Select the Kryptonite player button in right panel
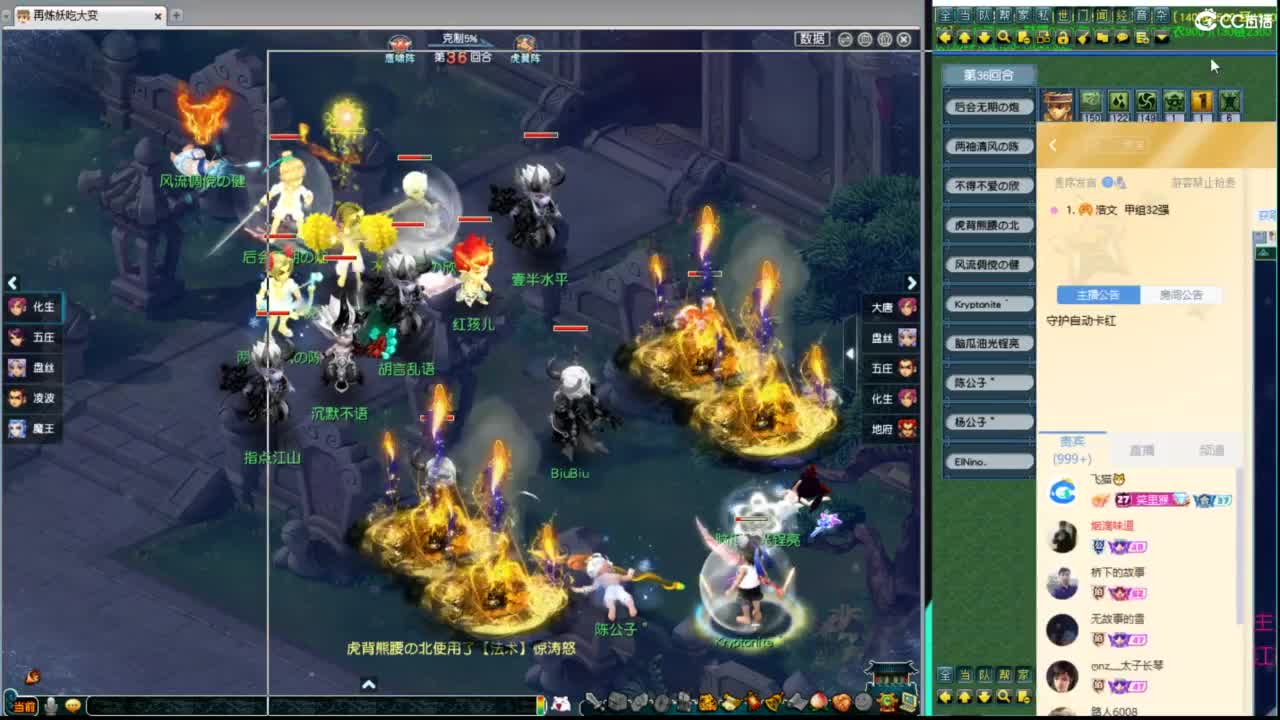 [x=988, y=303]
